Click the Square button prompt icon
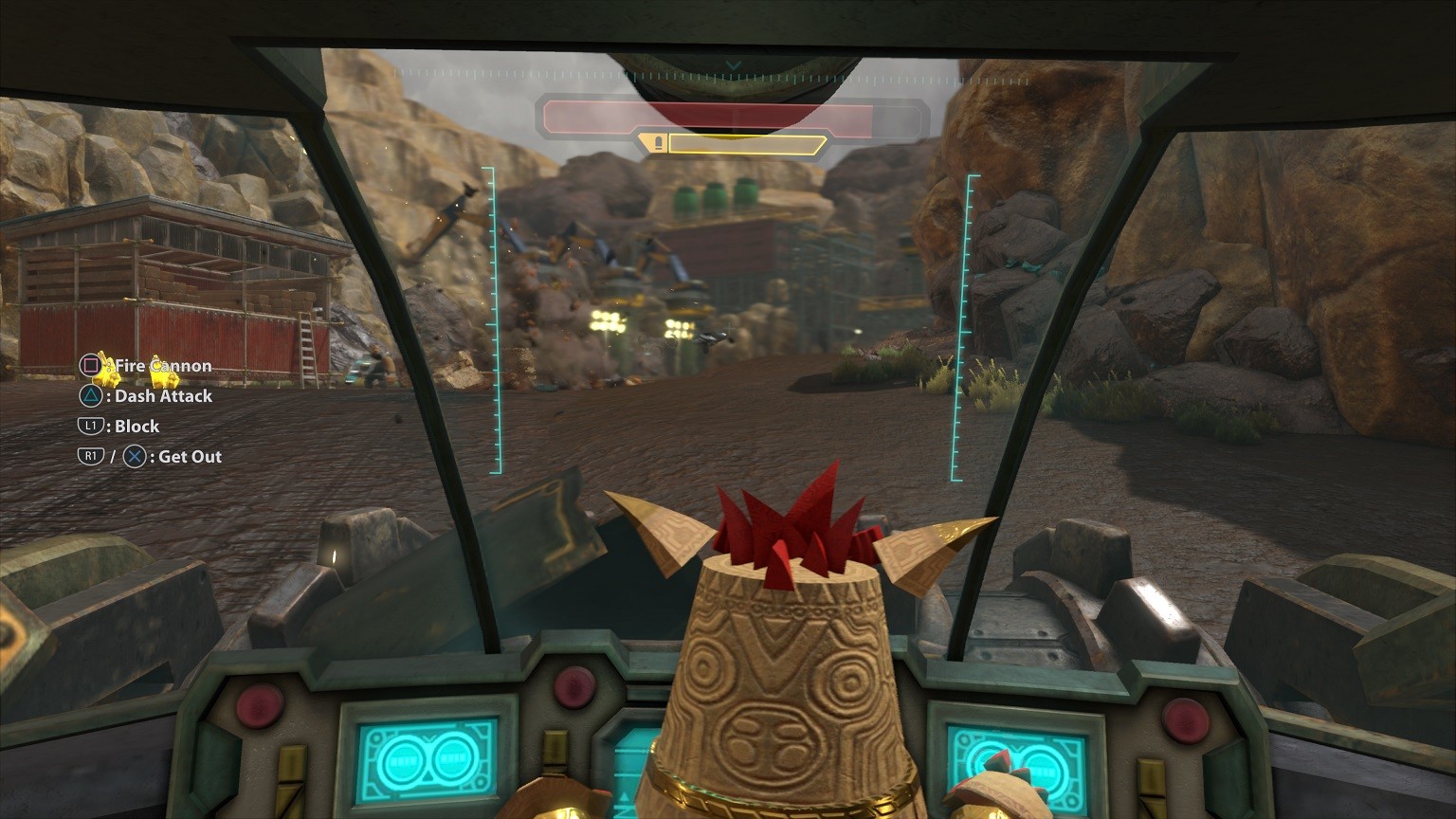The width and height of the screenshot is (1456, 819). 91,365
